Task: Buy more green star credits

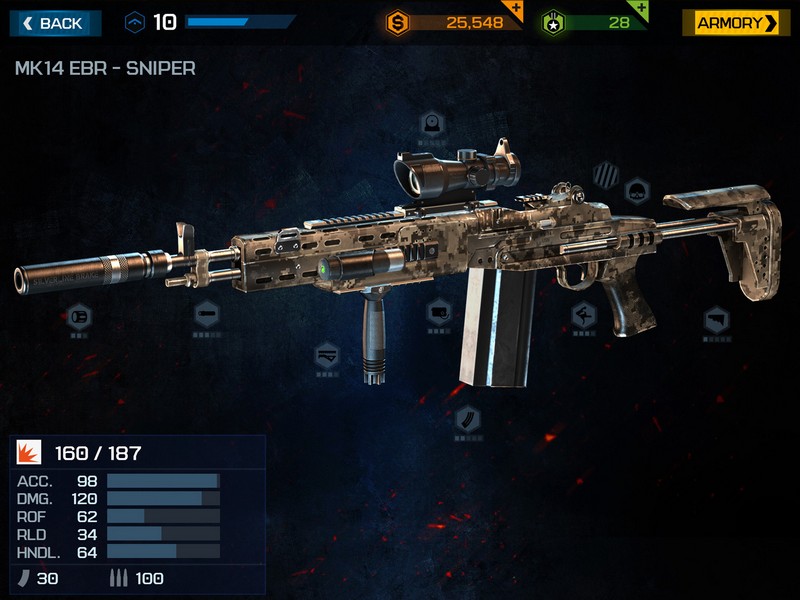Action: 640,9
